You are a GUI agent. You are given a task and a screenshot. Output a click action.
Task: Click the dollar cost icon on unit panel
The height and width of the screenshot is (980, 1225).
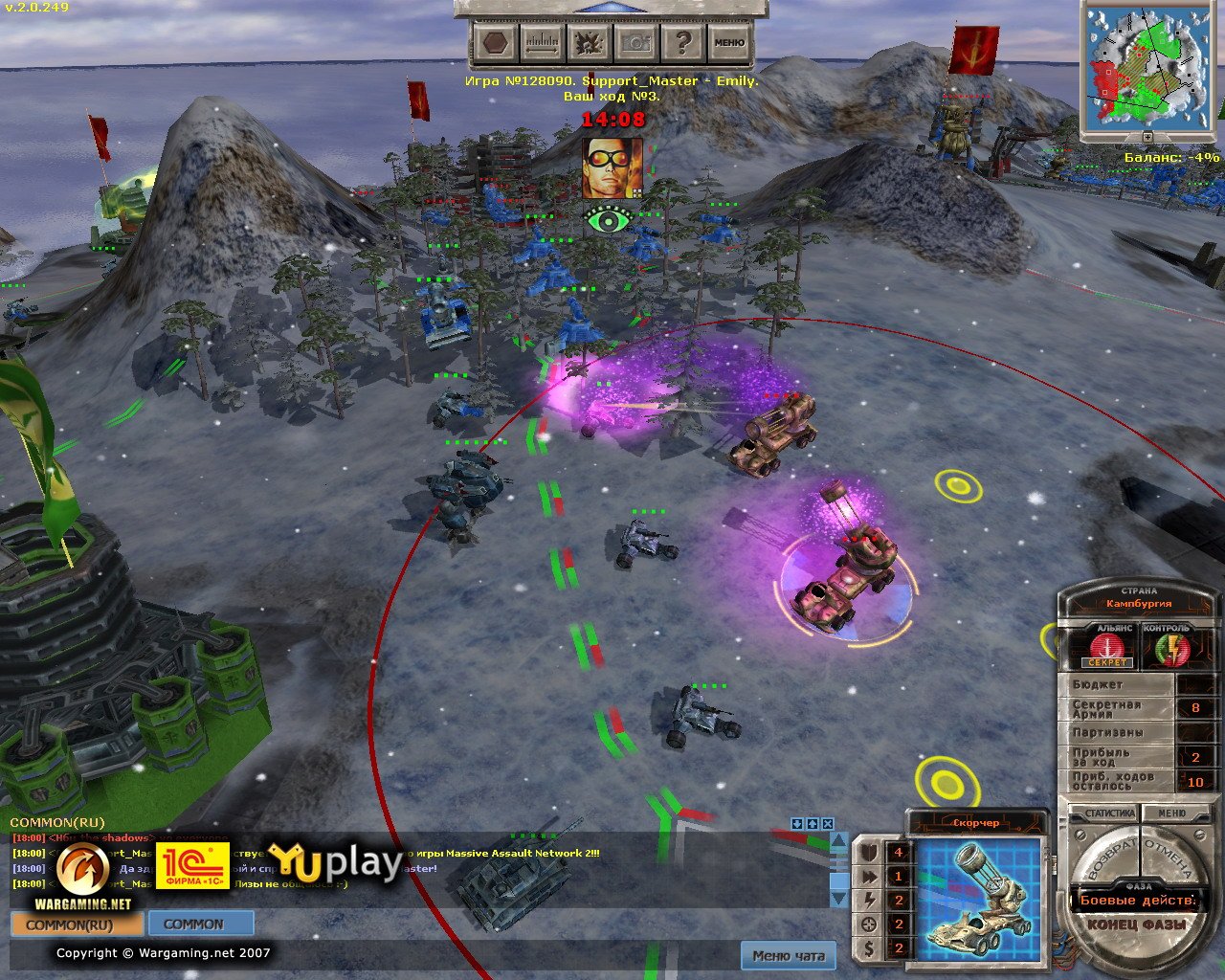[x=869, y=947]
